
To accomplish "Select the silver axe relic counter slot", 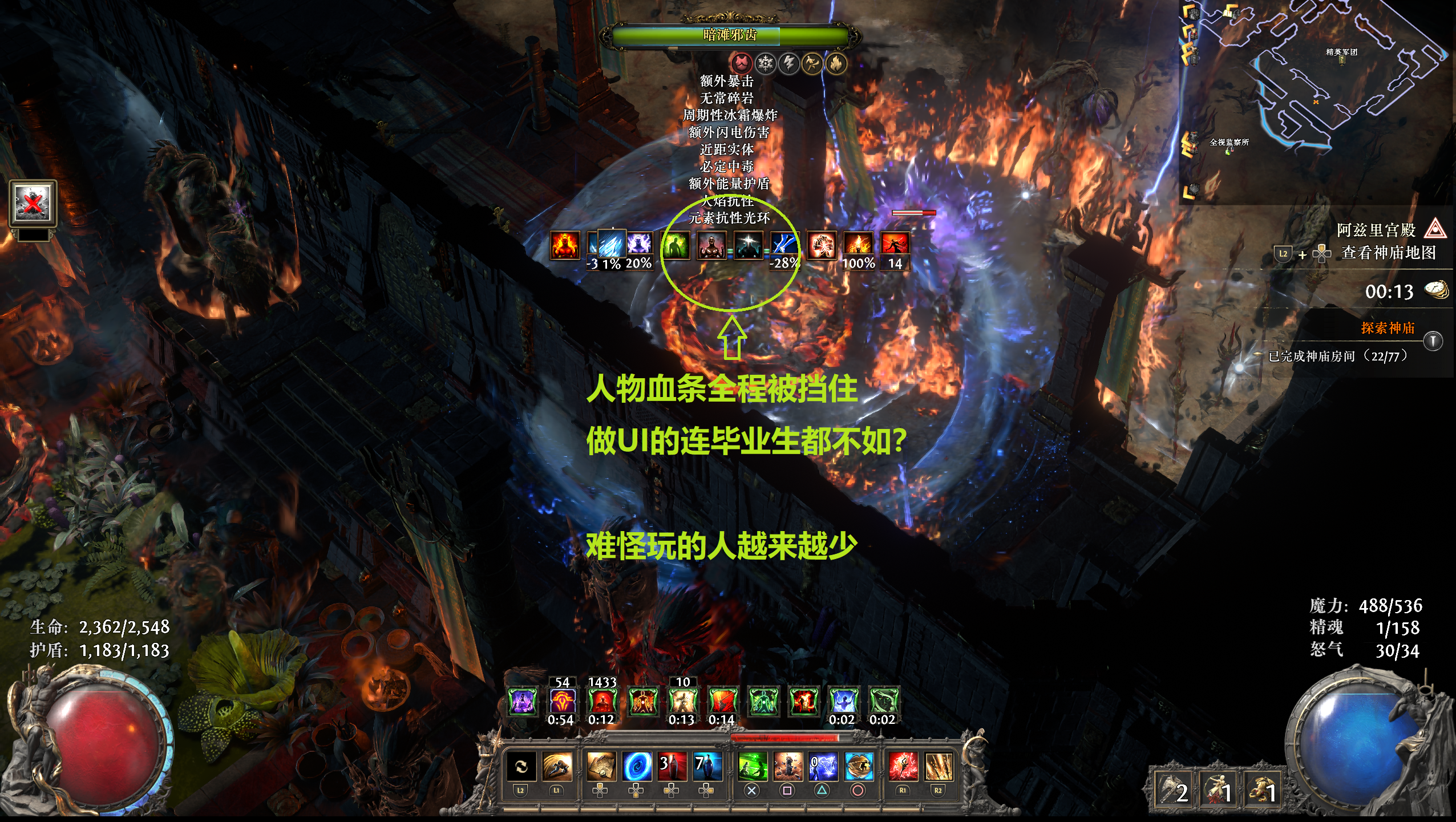I will [x=1173, y=790].
